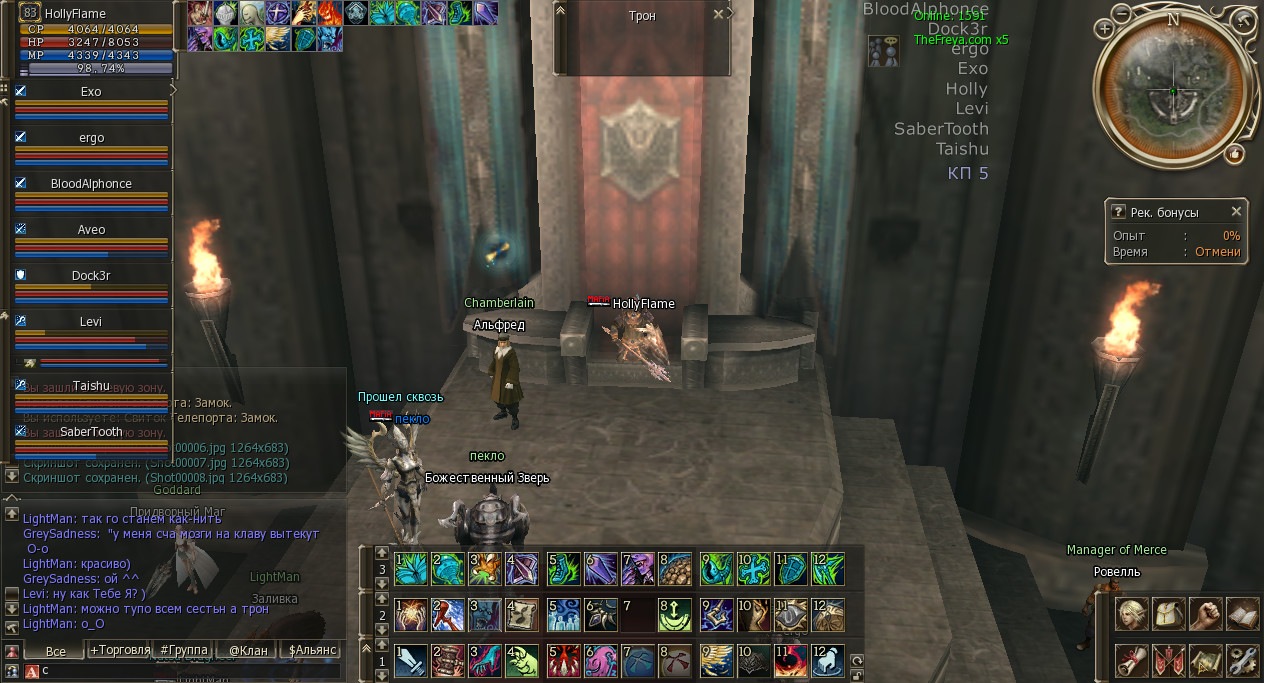Switch to the $Альянс chat tab
This screenshot has width=1264, height=683.
(311, 651)
